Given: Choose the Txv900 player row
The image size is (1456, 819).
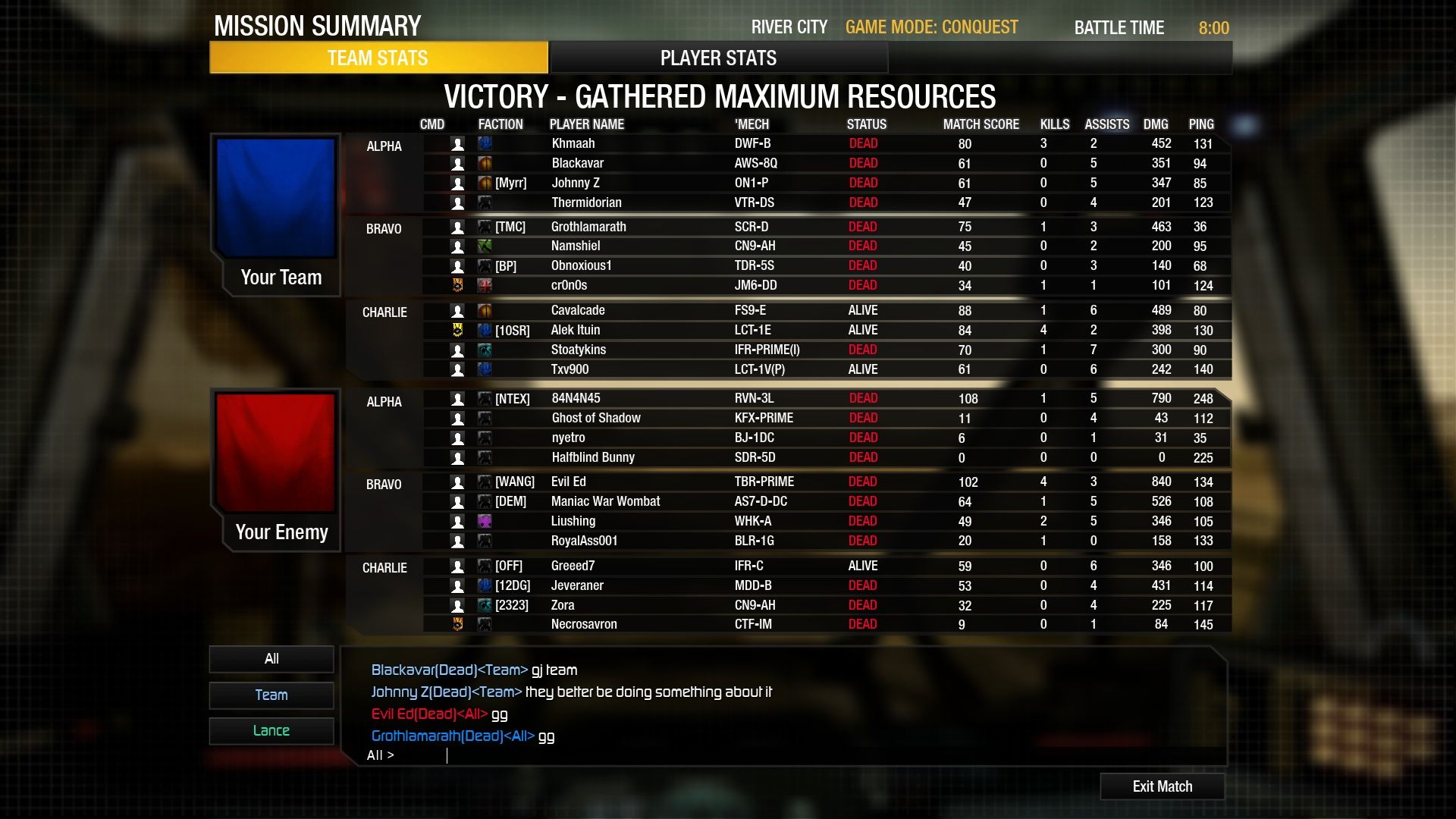Looking at the screenshot, I should pos(570,369).
